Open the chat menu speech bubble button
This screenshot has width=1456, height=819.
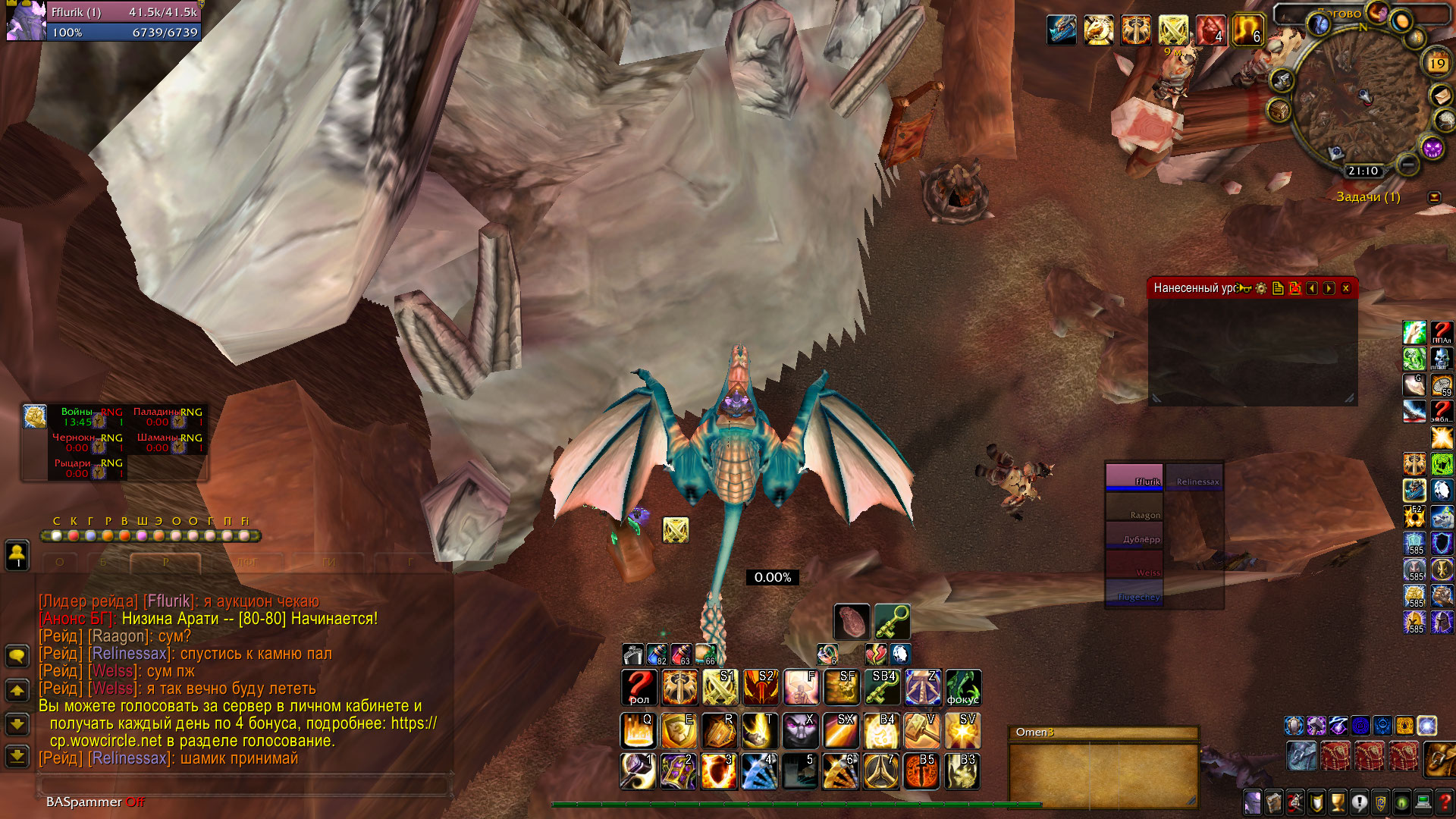click(17, 656)
